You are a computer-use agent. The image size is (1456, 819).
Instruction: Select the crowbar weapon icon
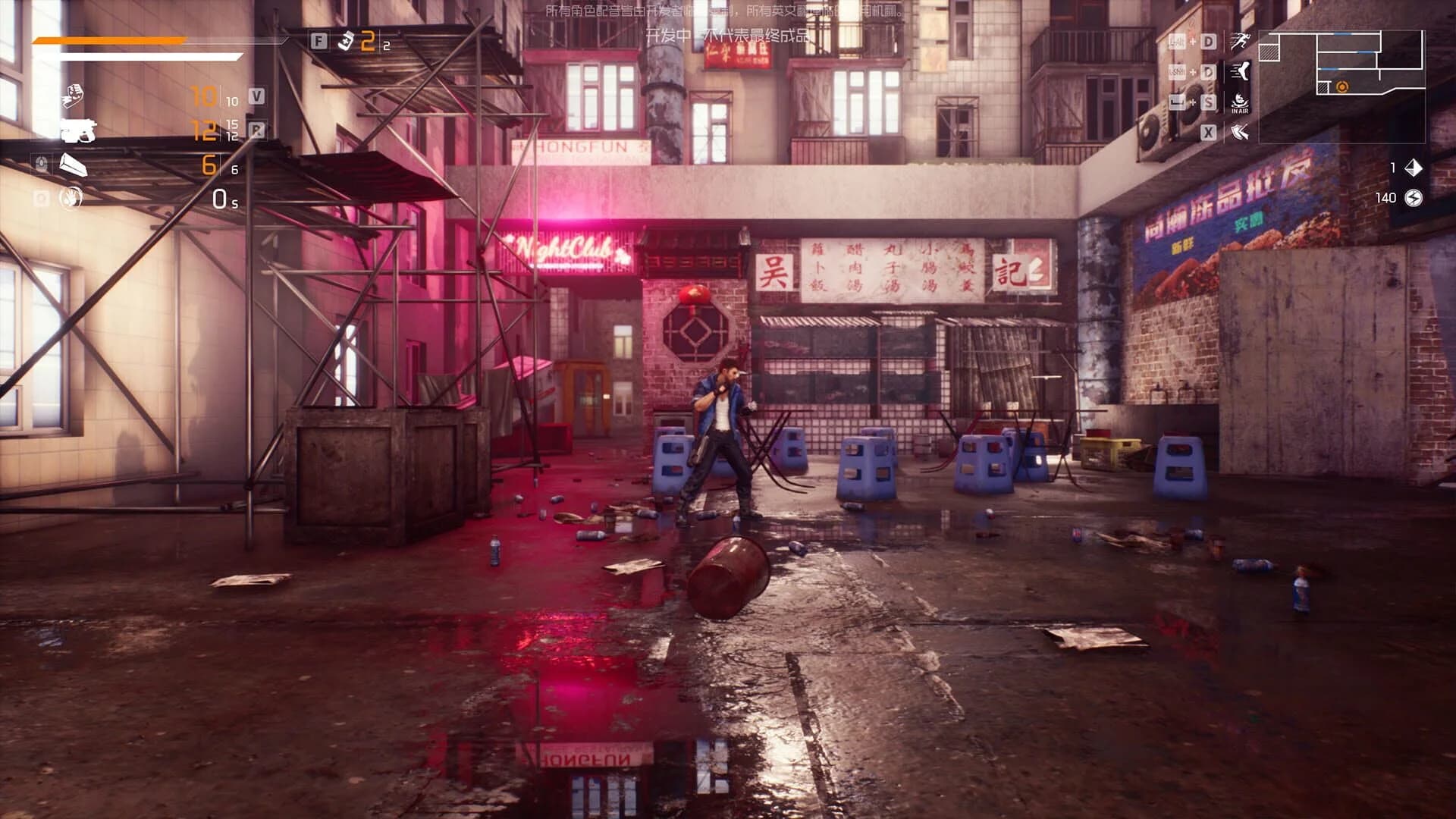(74, 164)
